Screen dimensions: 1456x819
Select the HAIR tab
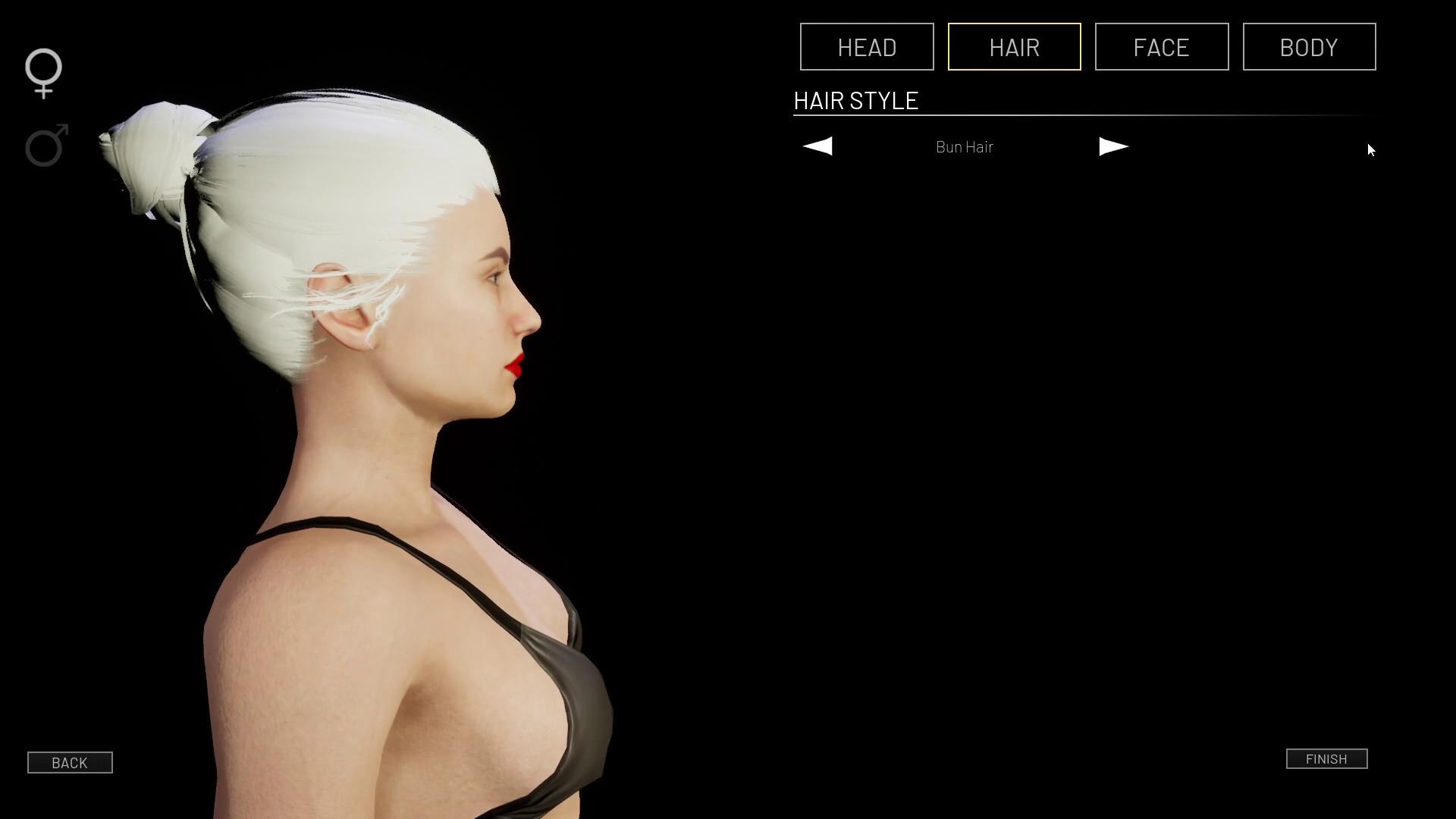point(1014,47)
